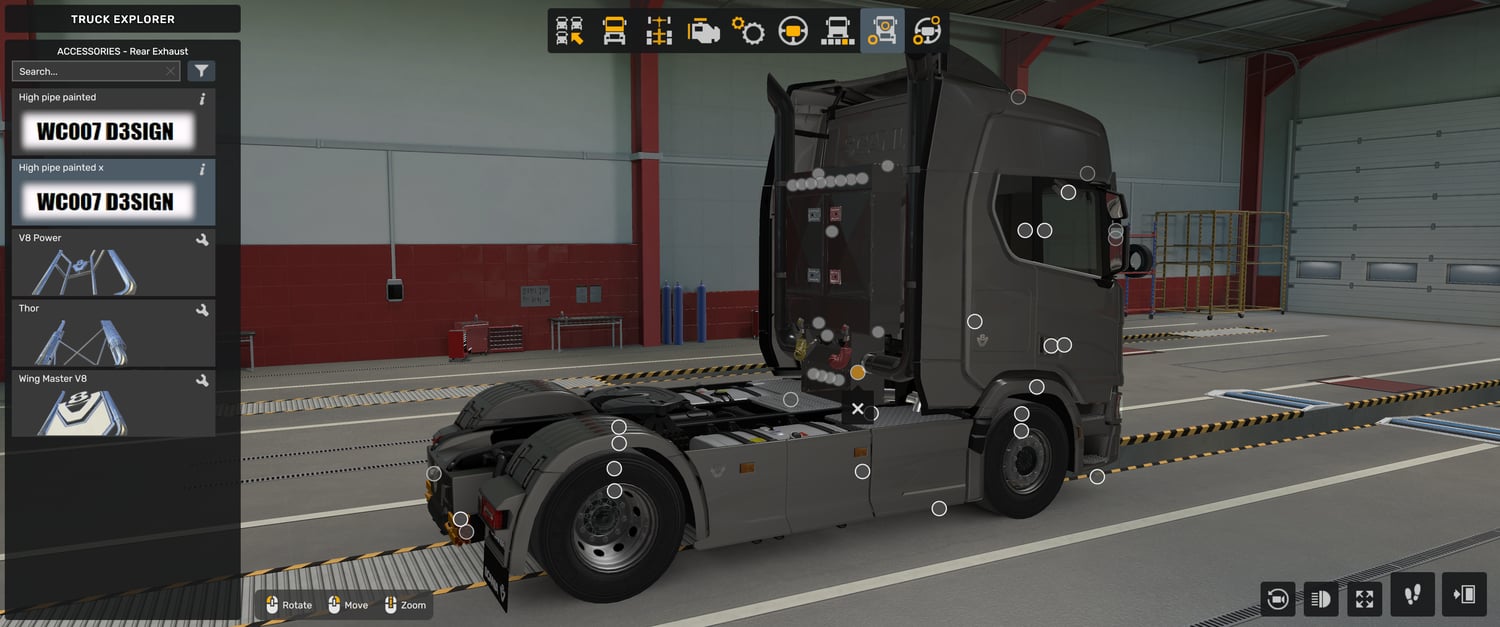Open the transmission gears category
Viewport: 1500px width, 627px height.
click(x=748, y=31)
